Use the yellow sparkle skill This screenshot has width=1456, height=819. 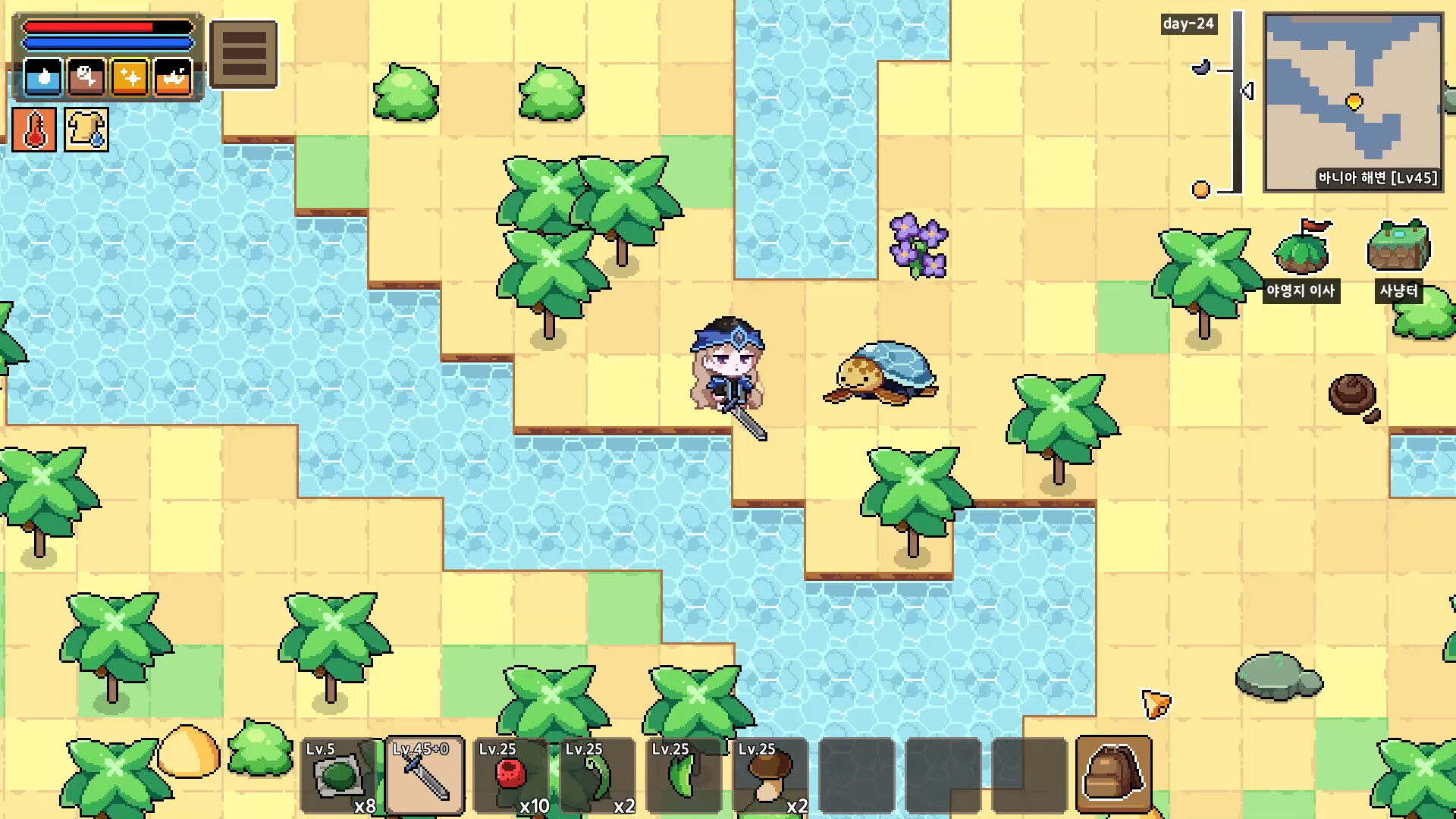pyautogui.click(x=129, y=78)
